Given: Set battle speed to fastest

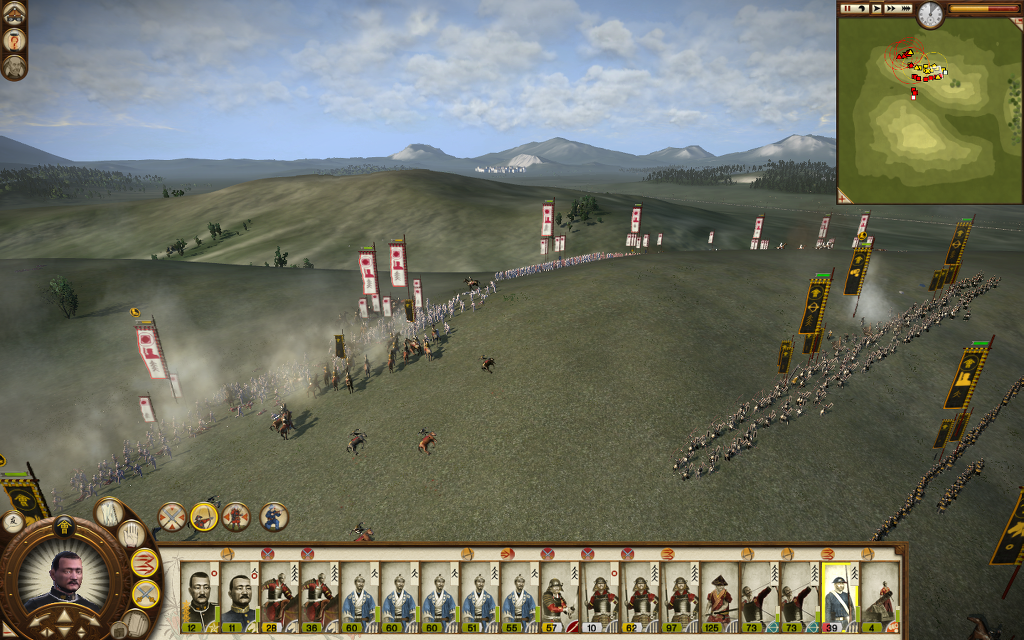Looking at the screenshot, I should pos(906,8).
